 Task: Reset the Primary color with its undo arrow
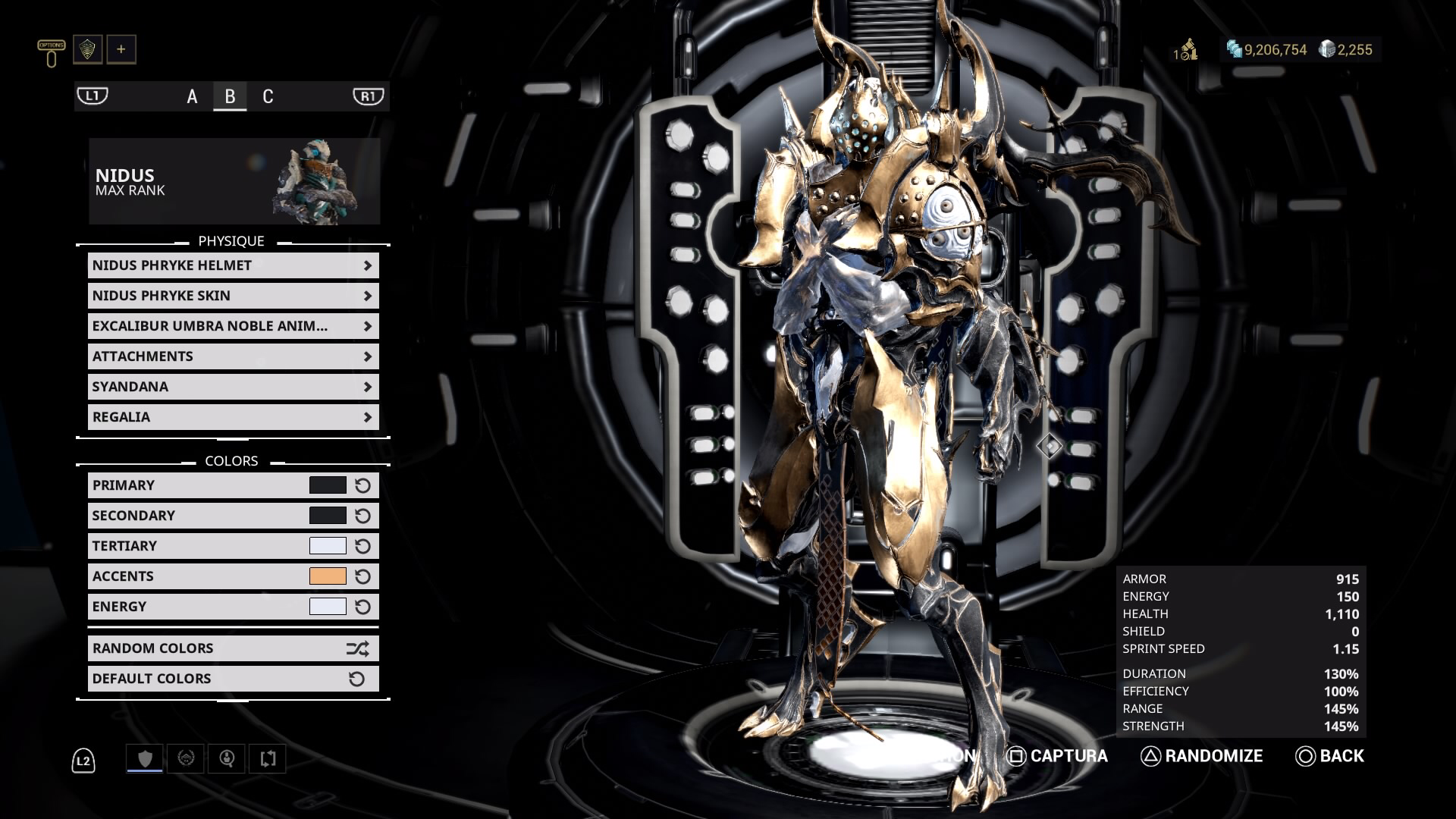click(x=362, y=485)
